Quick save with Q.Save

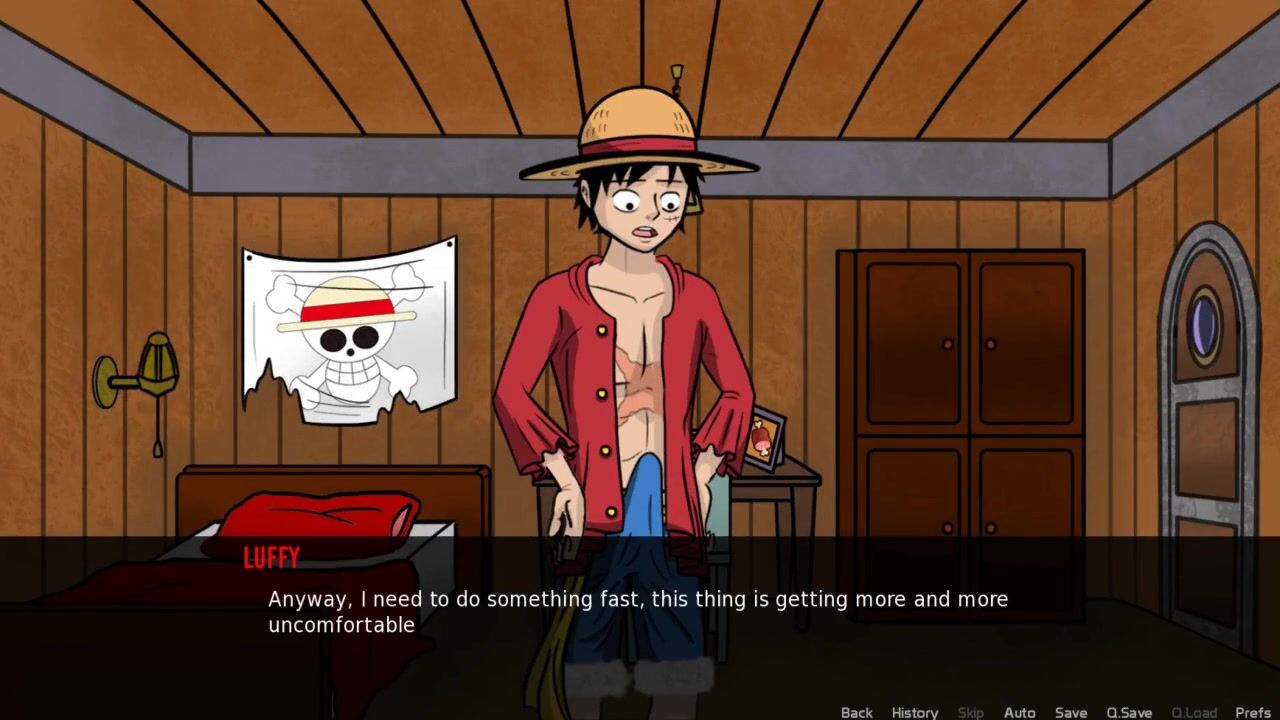(1129, 712)
